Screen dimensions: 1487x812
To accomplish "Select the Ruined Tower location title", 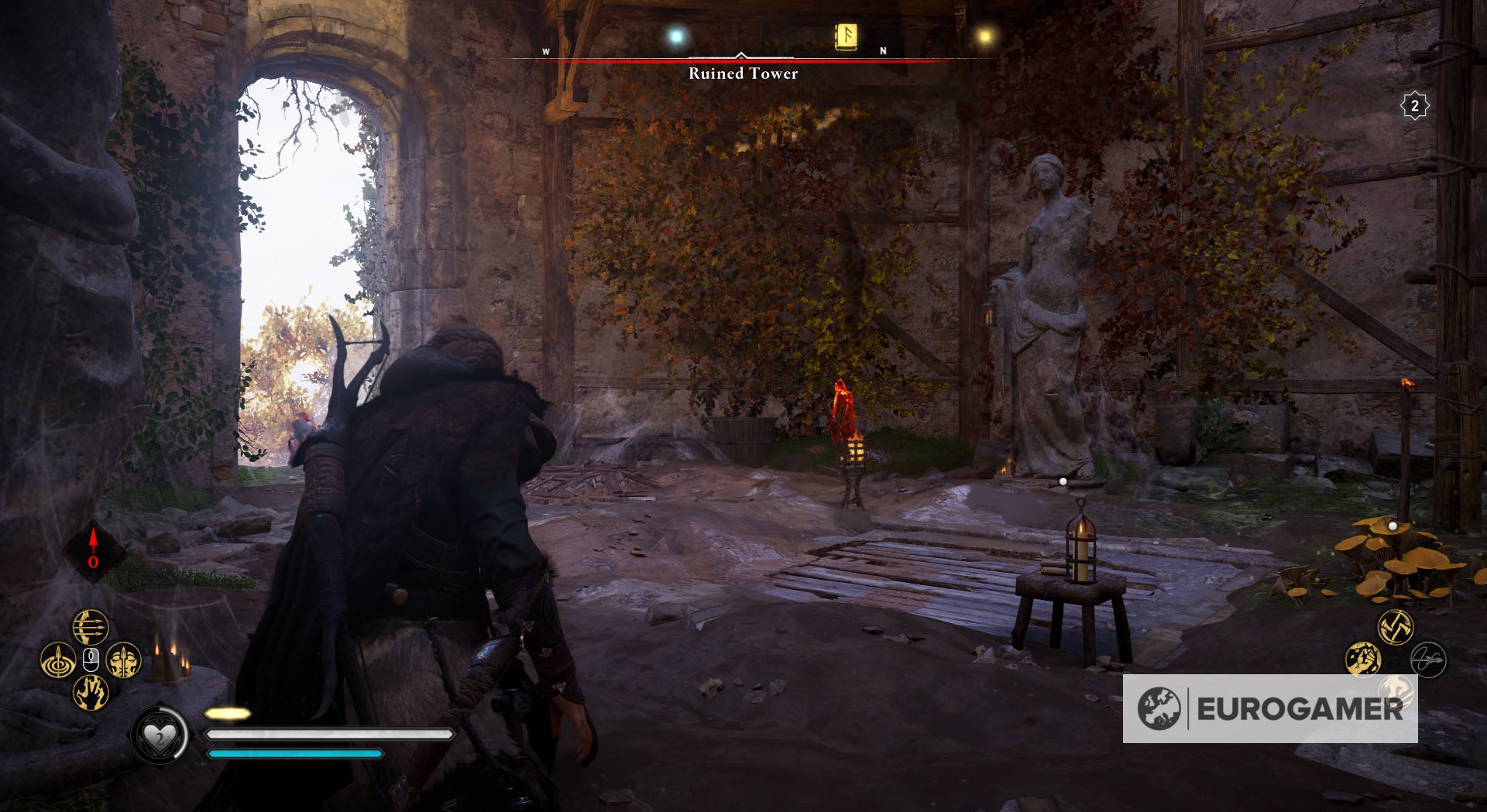I will click(742, 74).
